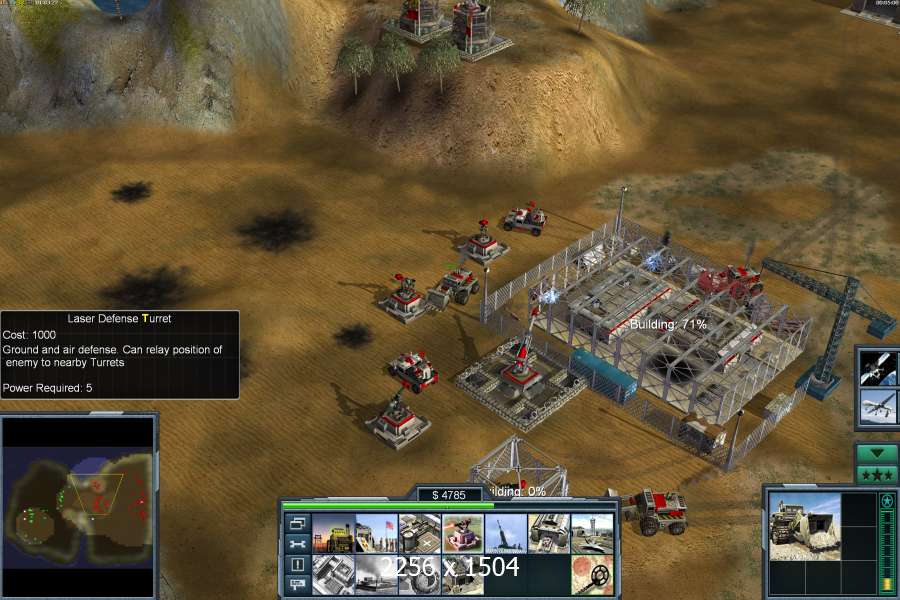Activate the mine detector clear mines command
Viewport: 900px width, 600px height.
pos(591,575)
